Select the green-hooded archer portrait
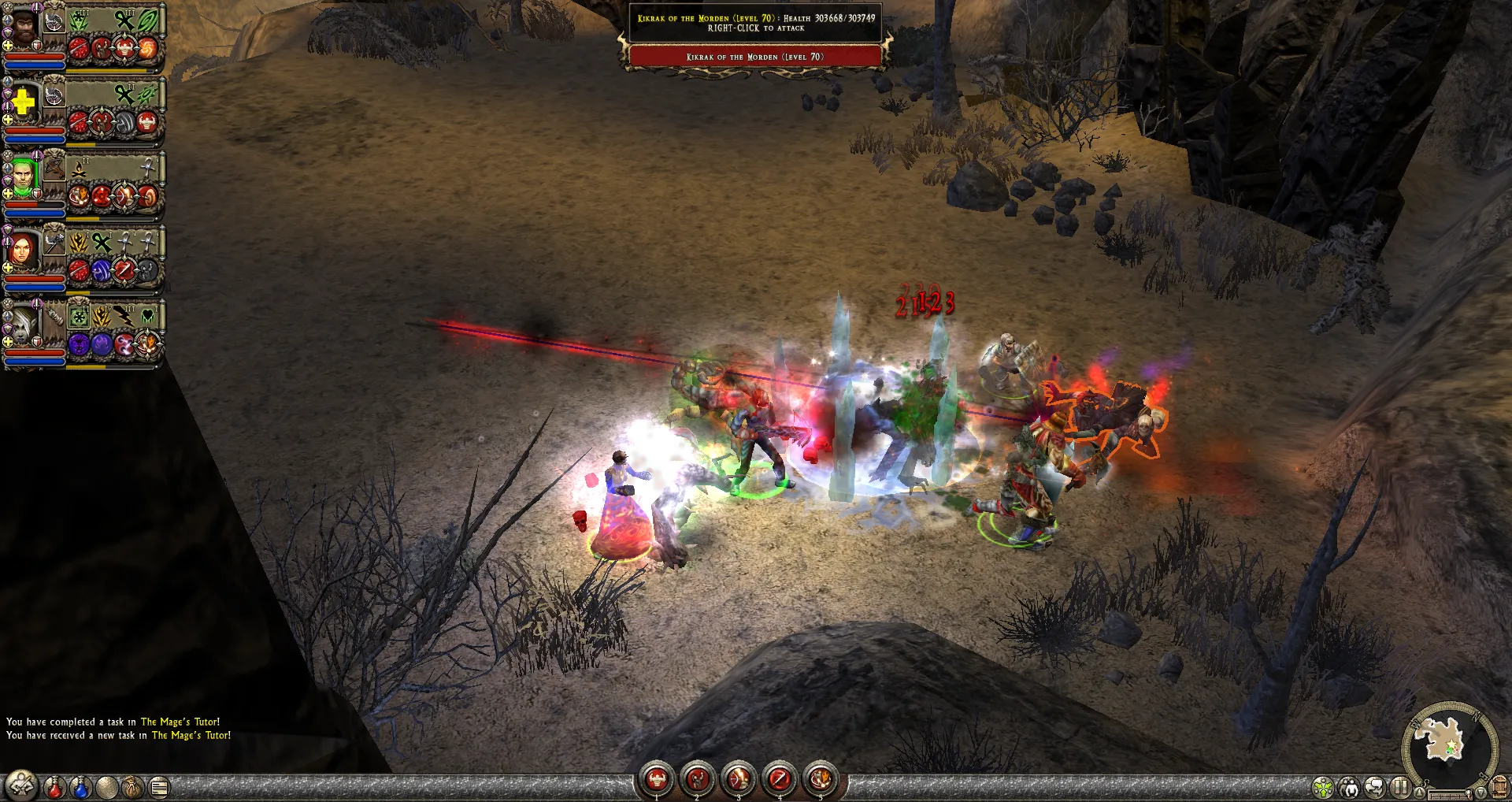 coord(22,177)
